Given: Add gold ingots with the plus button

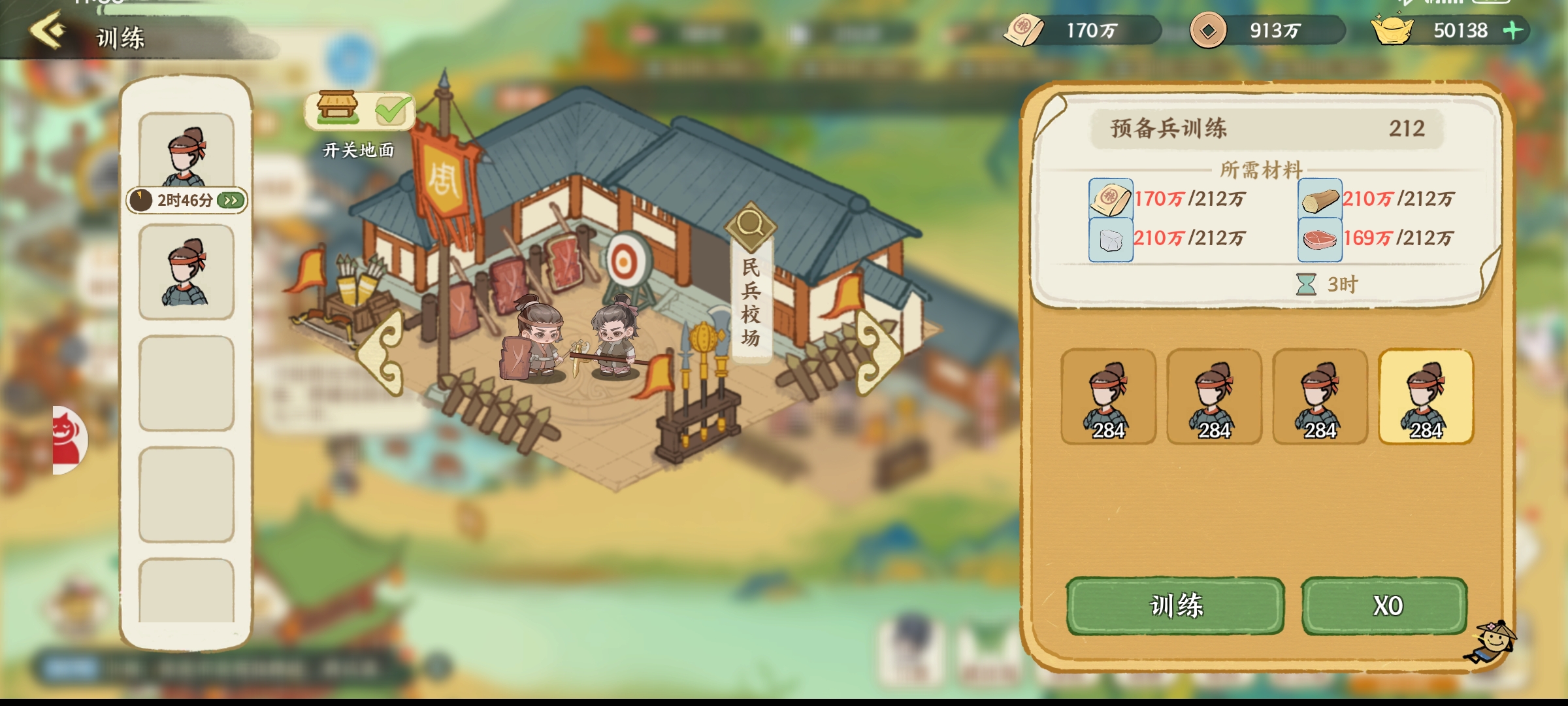Looking at the screenshot, I should [x=1513, y=30].
